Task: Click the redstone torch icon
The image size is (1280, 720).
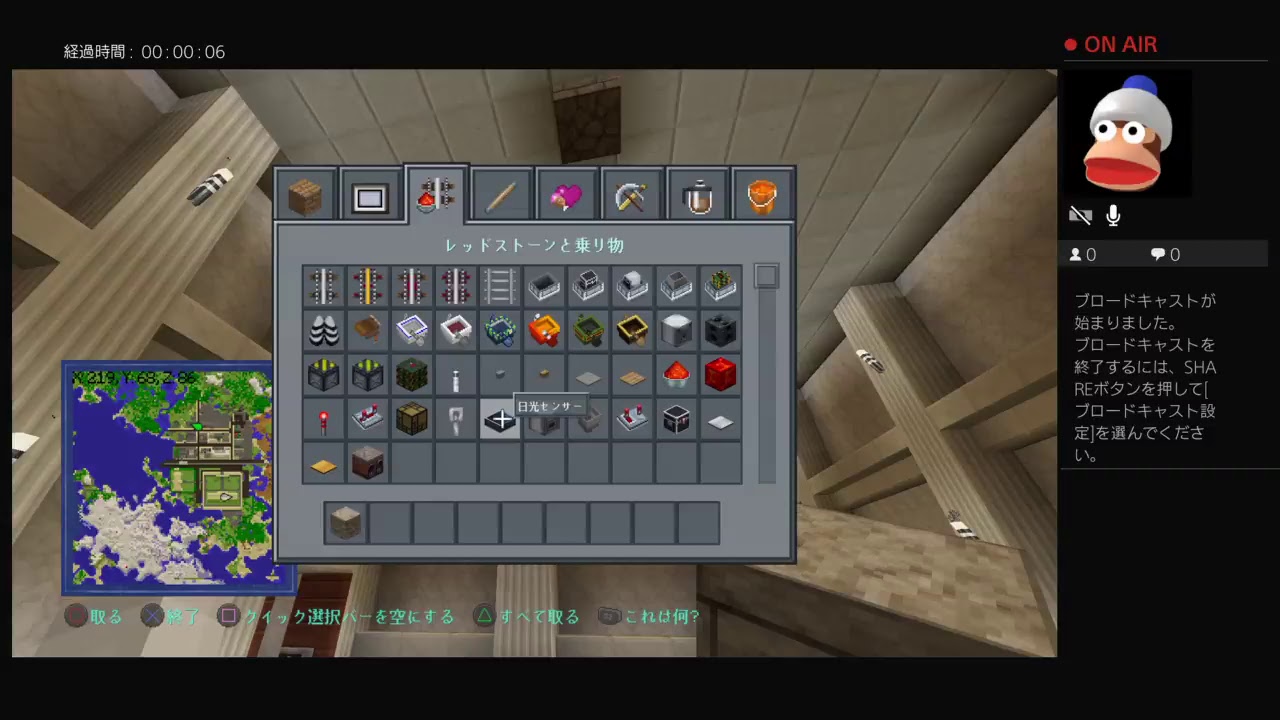Action: (x=322, y=419)
